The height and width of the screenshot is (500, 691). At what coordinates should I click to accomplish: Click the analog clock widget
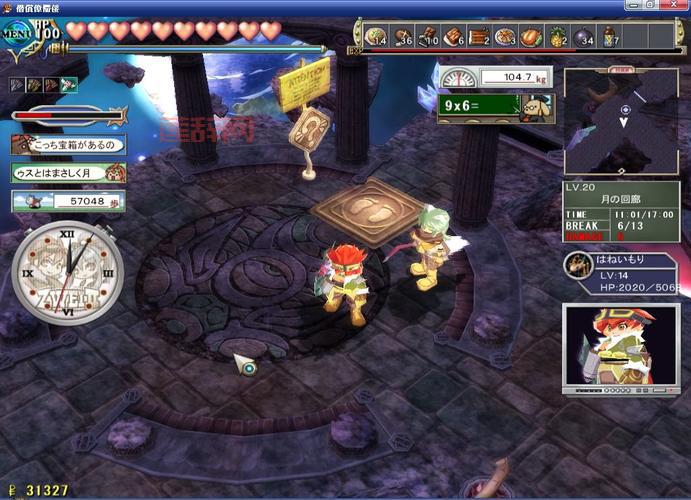68,271
